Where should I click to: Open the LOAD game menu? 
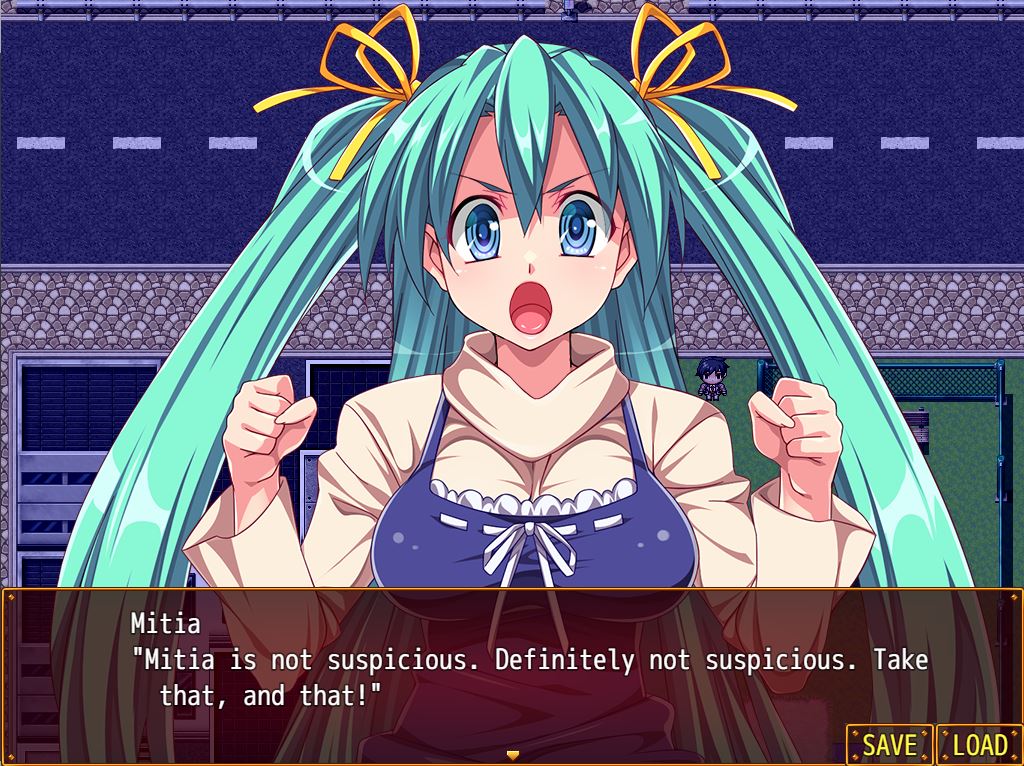pos(979,745)
